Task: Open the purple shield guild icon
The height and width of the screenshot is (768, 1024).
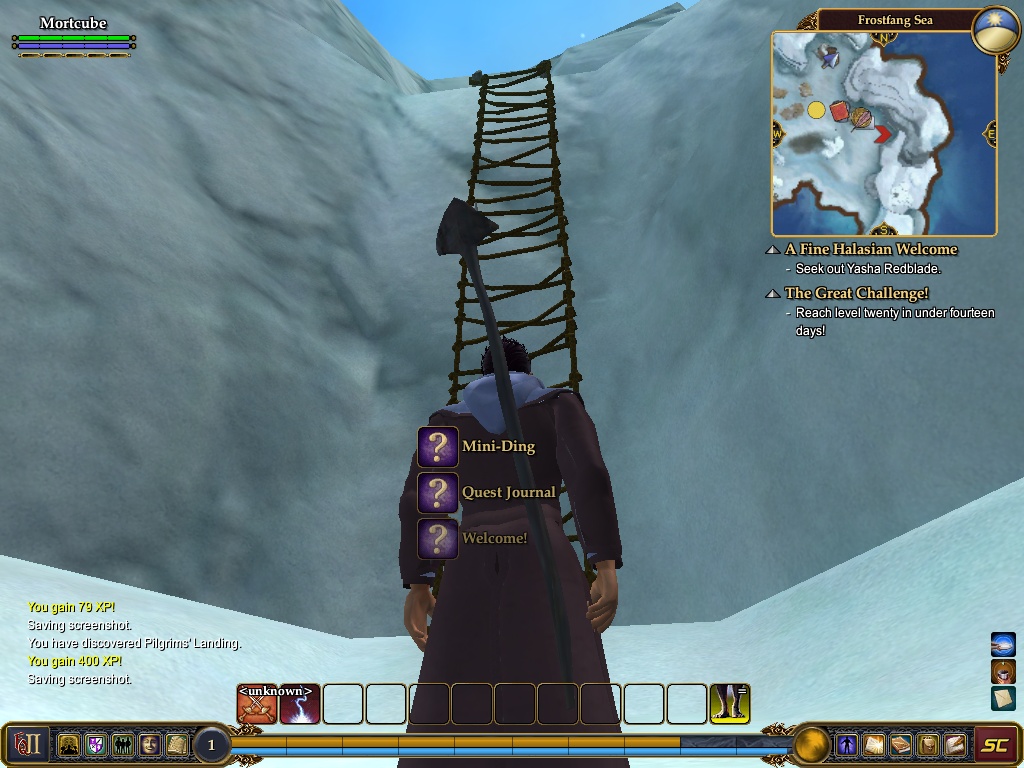Action: (x=96, y=744)
